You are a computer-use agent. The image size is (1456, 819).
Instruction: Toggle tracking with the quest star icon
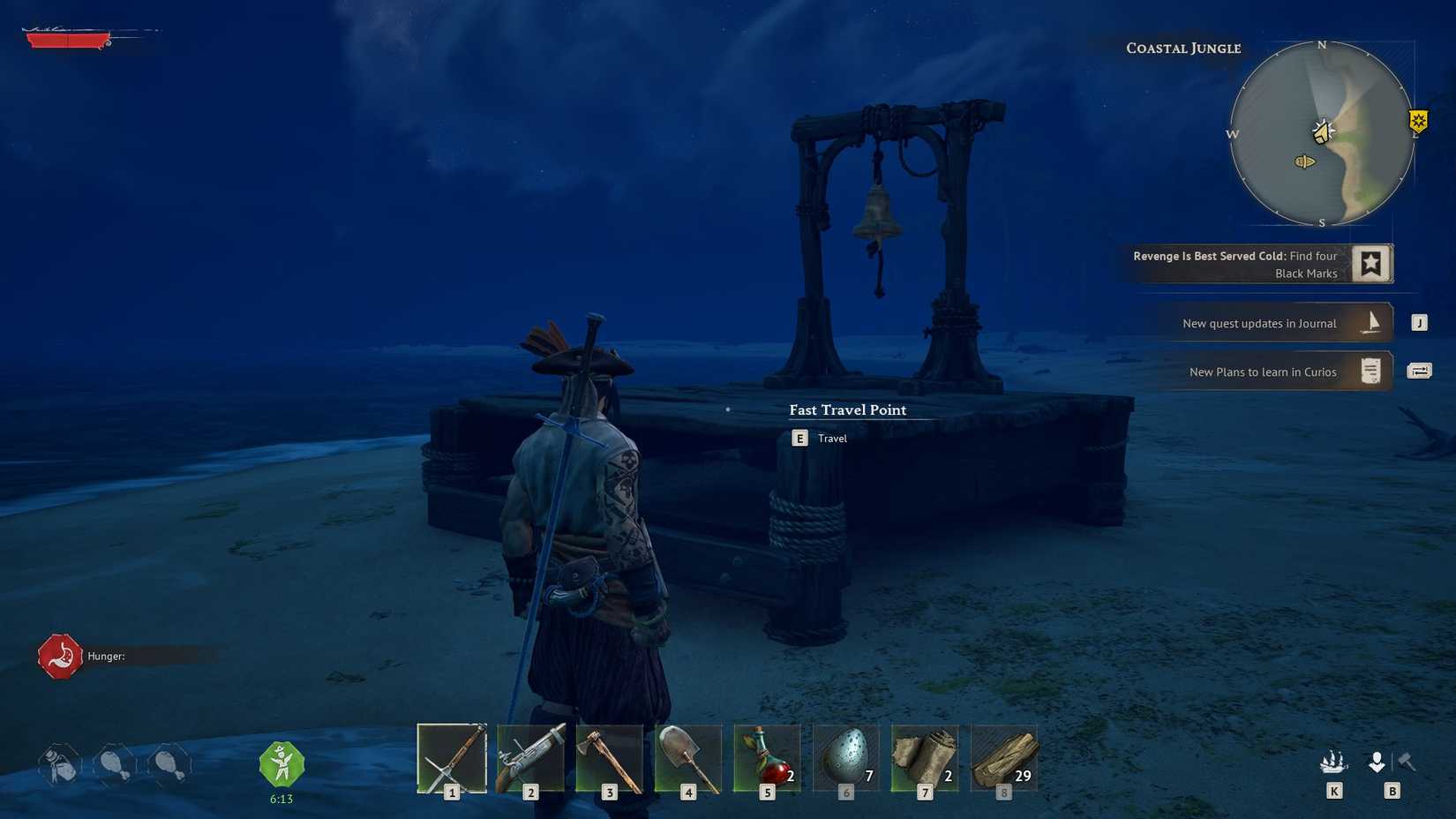tap(1372, 262)
